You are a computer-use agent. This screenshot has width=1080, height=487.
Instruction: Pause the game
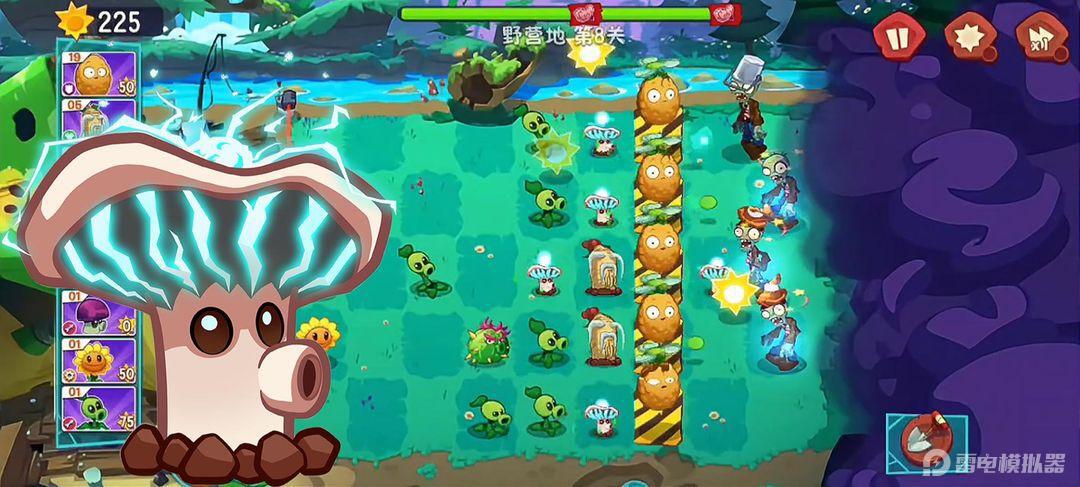[895, 38]
